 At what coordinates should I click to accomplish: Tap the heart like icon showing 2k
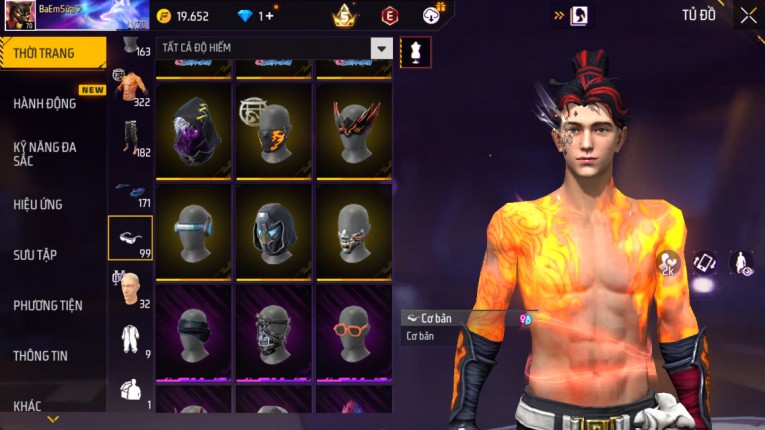pos(667,263)
